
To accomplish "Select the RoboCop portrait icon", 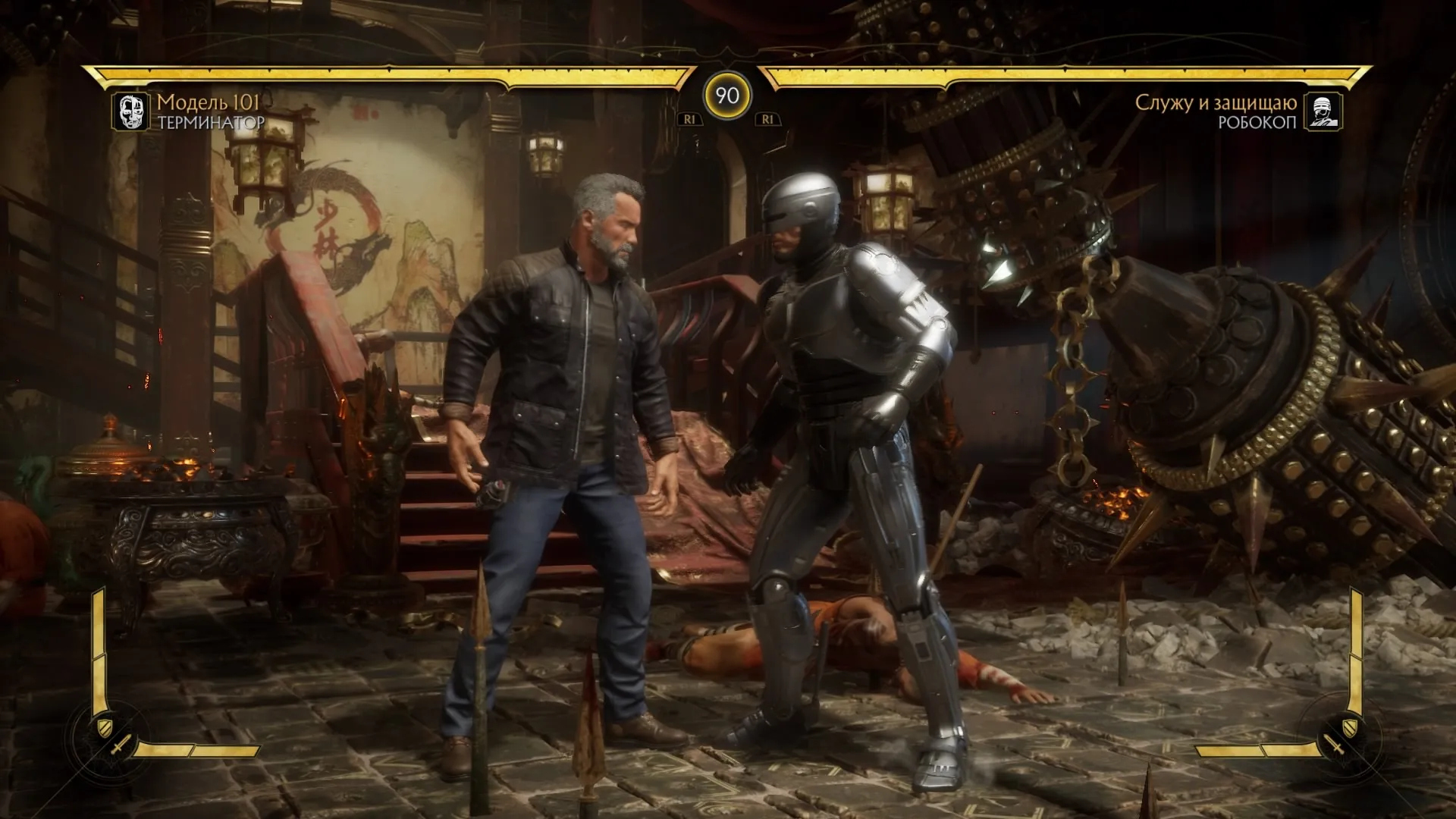I will click(x=1323, y=111).
